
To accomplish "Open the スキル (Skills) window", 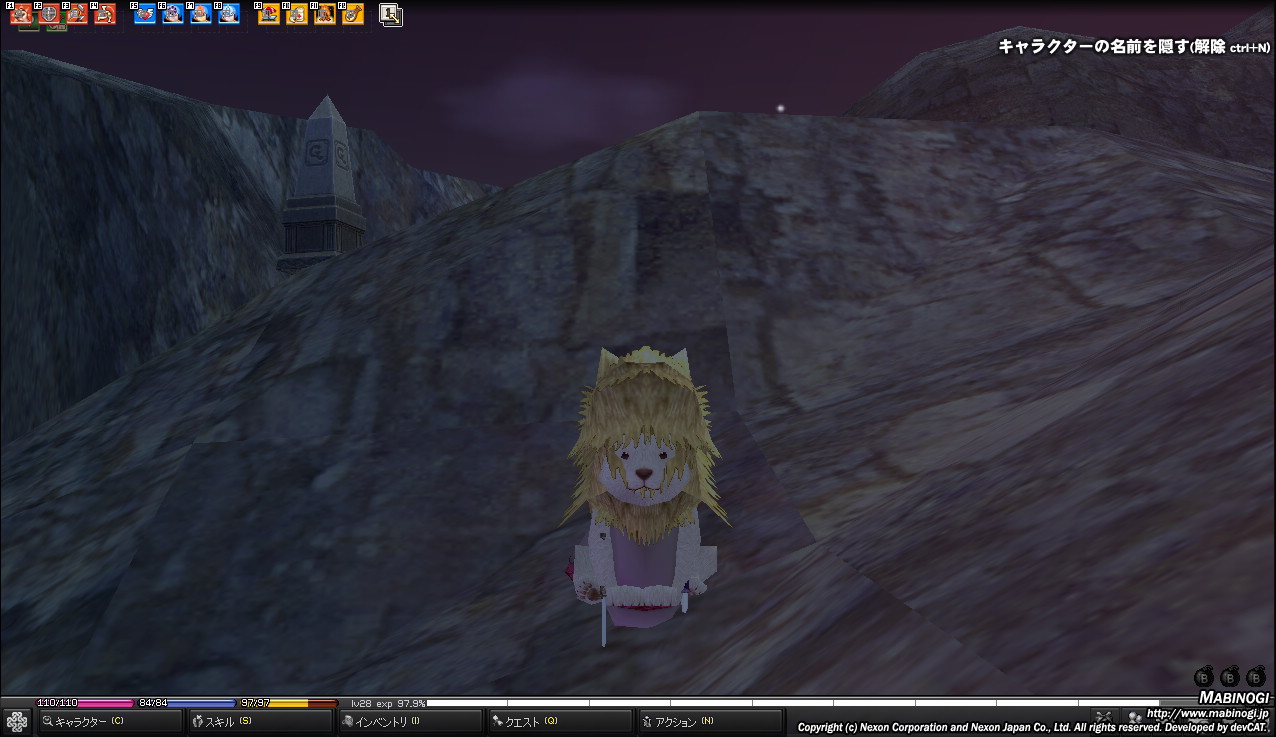I will pyautogui.click(x=259, y=721).
